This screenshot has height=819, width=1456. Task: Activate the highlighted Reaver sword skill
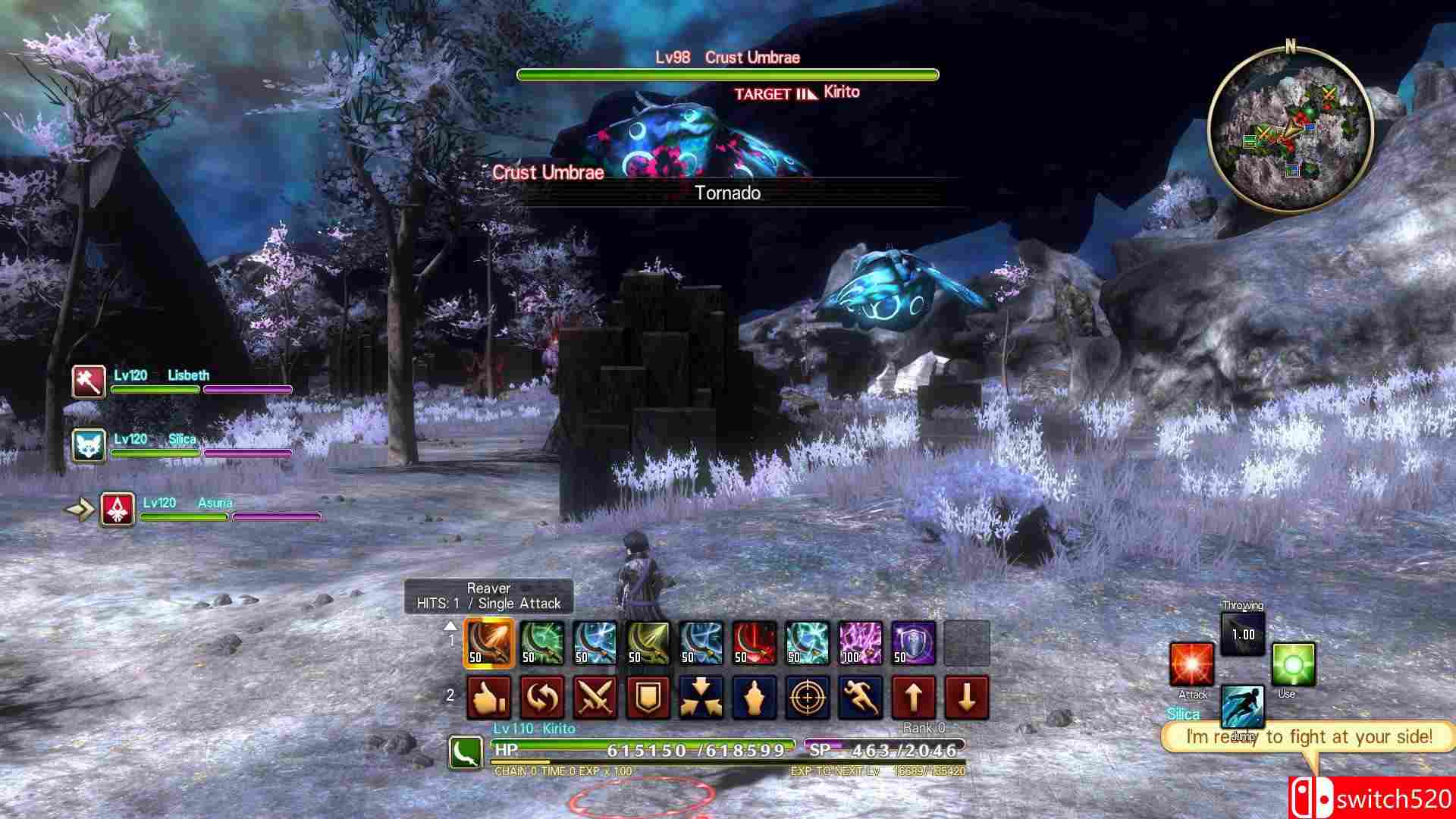(489, 643)
